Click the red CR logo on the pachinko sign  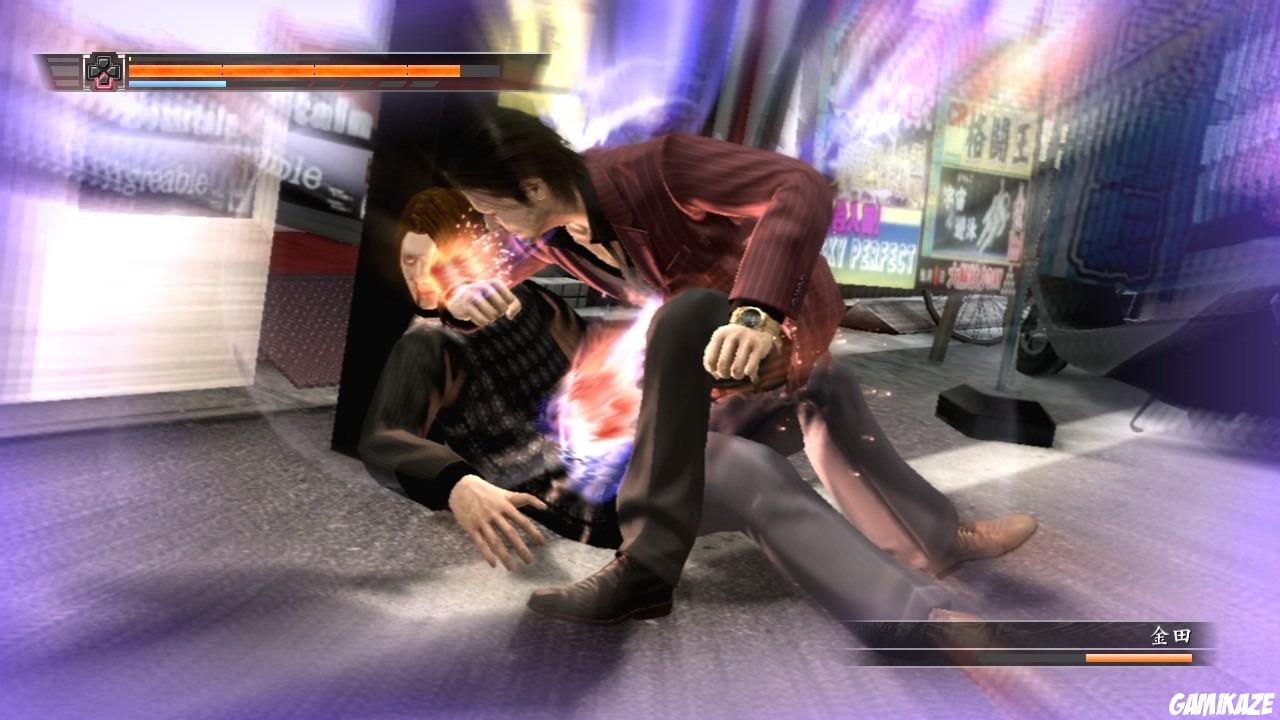[955, 113]
